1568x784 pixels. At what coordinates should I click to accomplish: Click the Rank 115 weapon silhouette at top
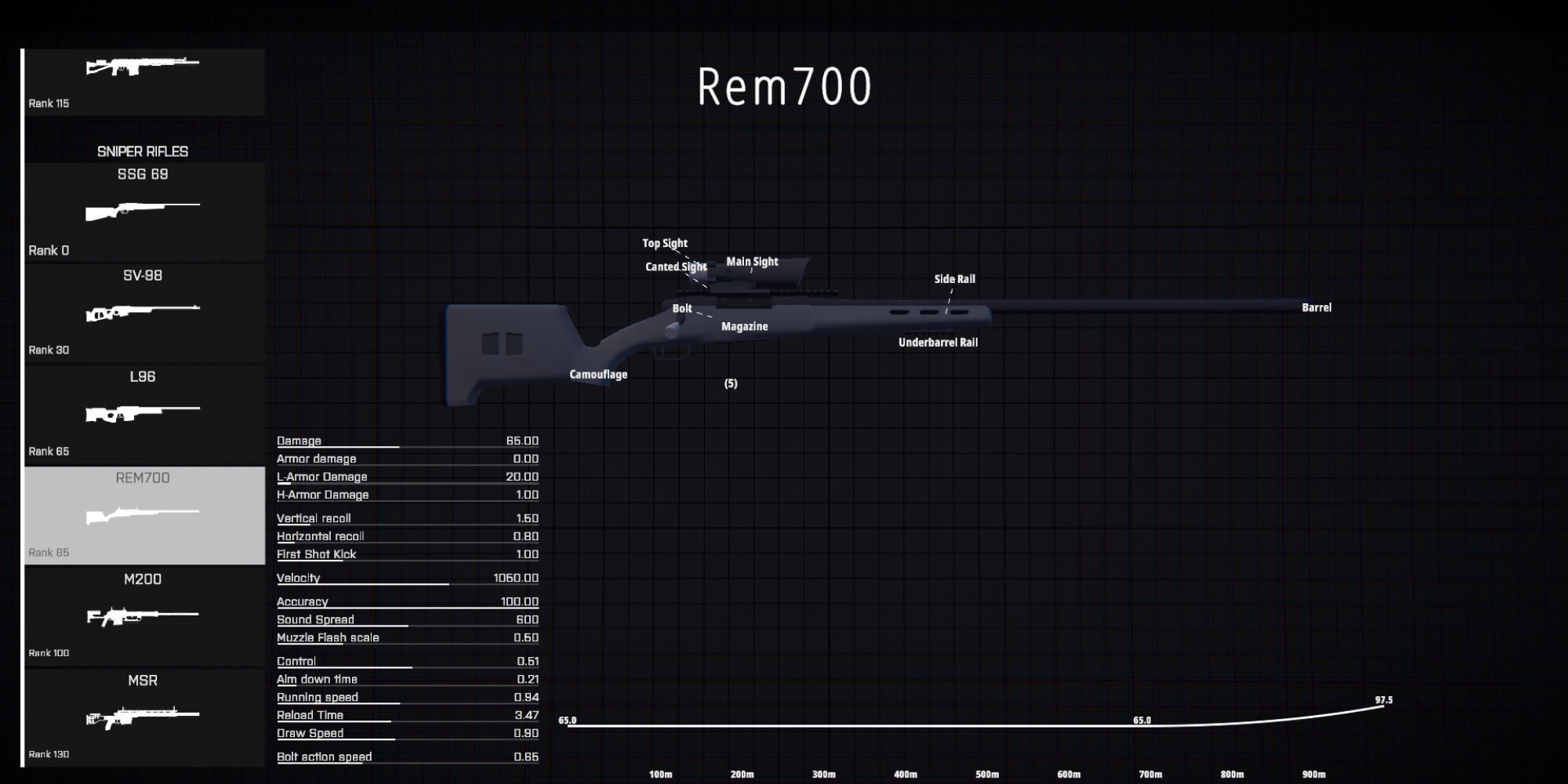(143, 67)
